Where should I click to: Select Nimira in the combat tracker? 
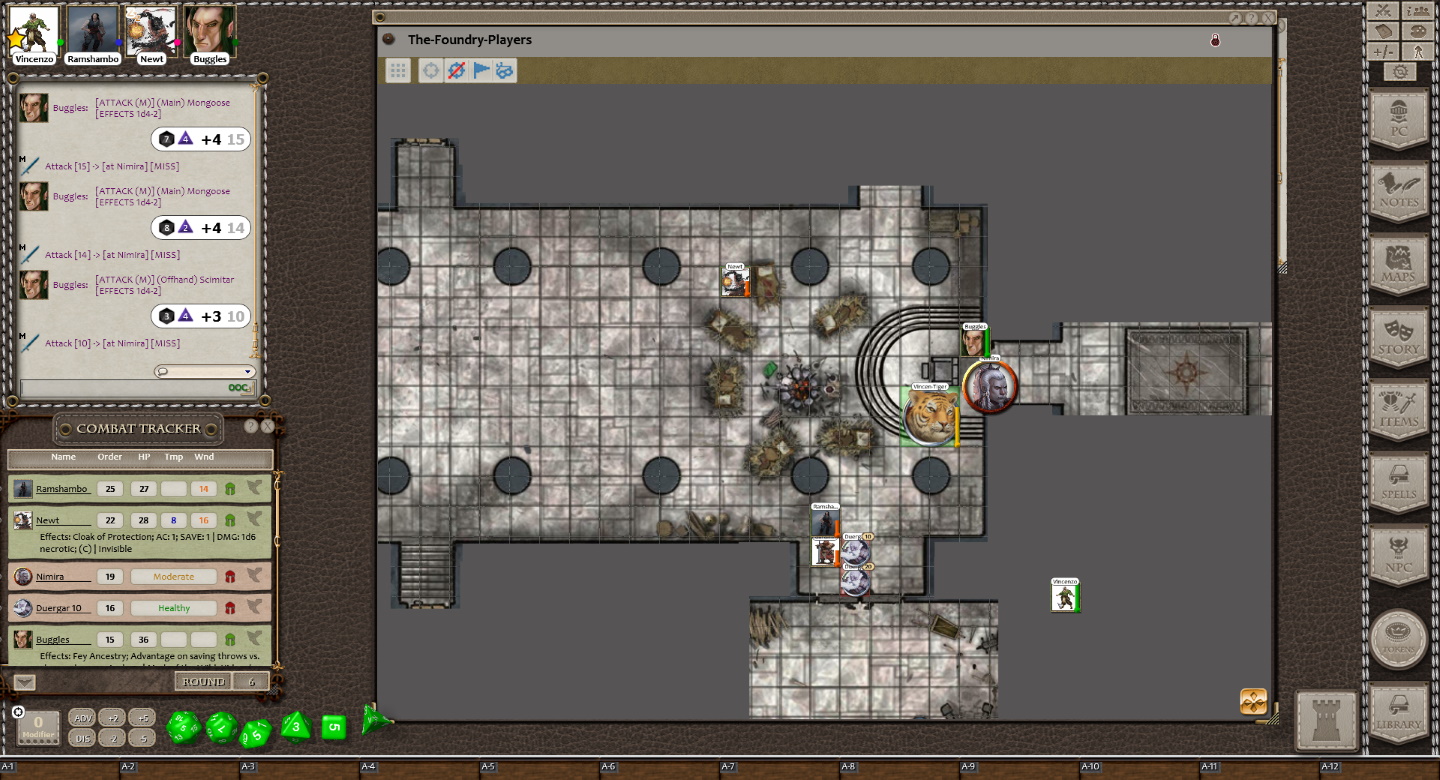point(50,577)
